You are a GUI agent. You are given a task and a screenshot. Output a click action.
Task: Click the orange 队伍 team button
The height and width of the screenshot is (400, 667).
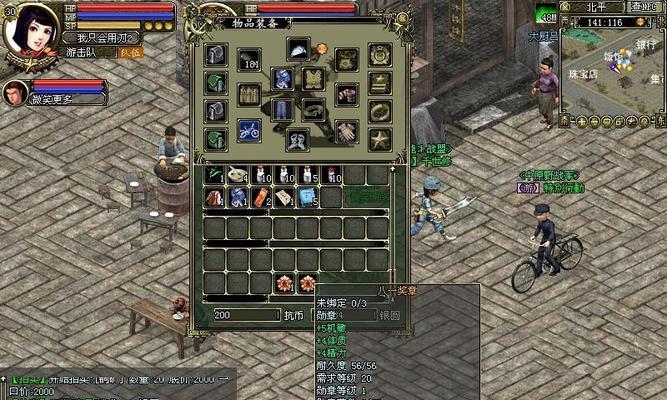coord(131,52)
